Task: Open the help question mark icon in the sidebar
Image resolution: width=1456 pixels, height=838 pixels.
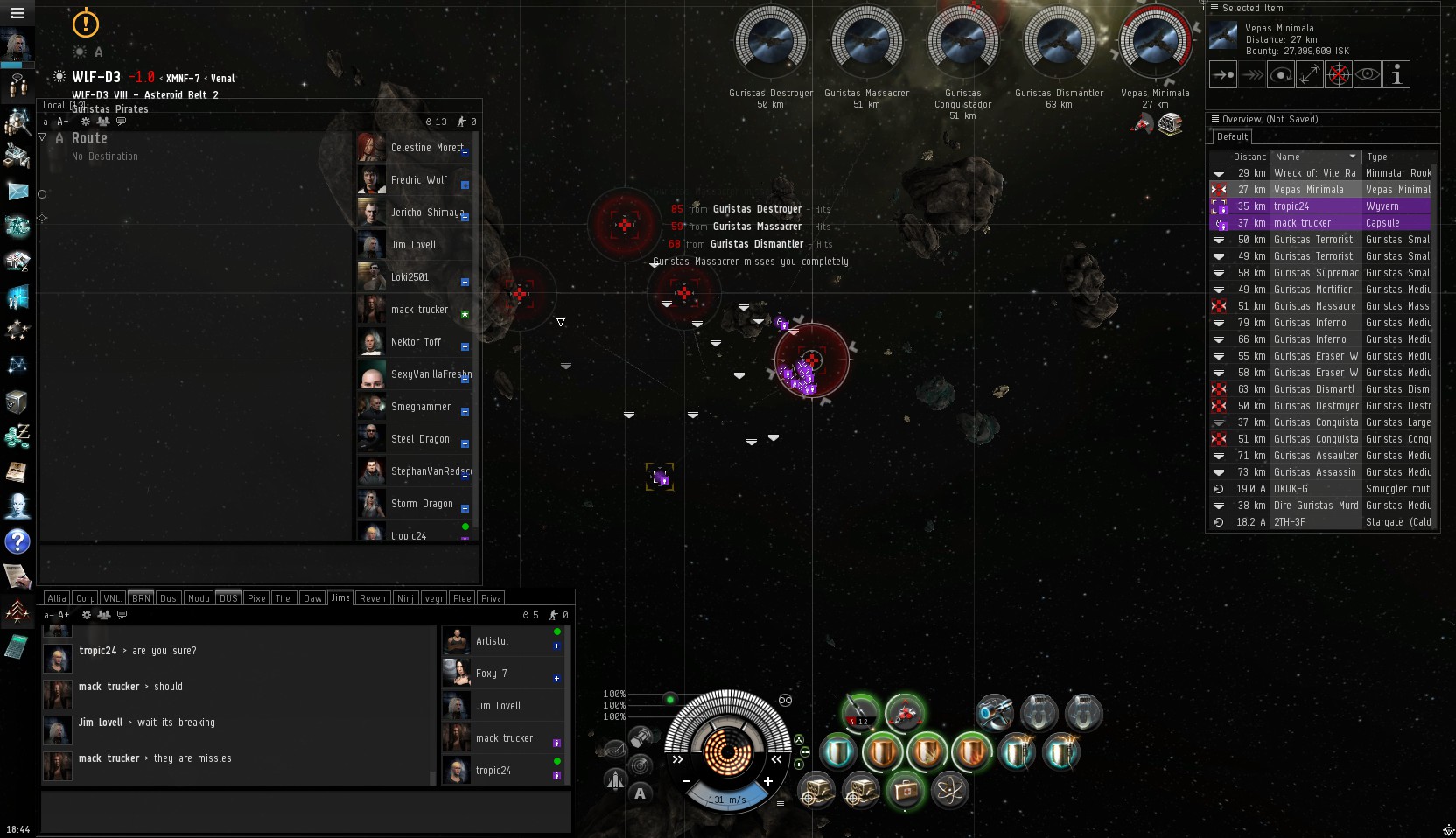Action: click(x=17, y=541)
